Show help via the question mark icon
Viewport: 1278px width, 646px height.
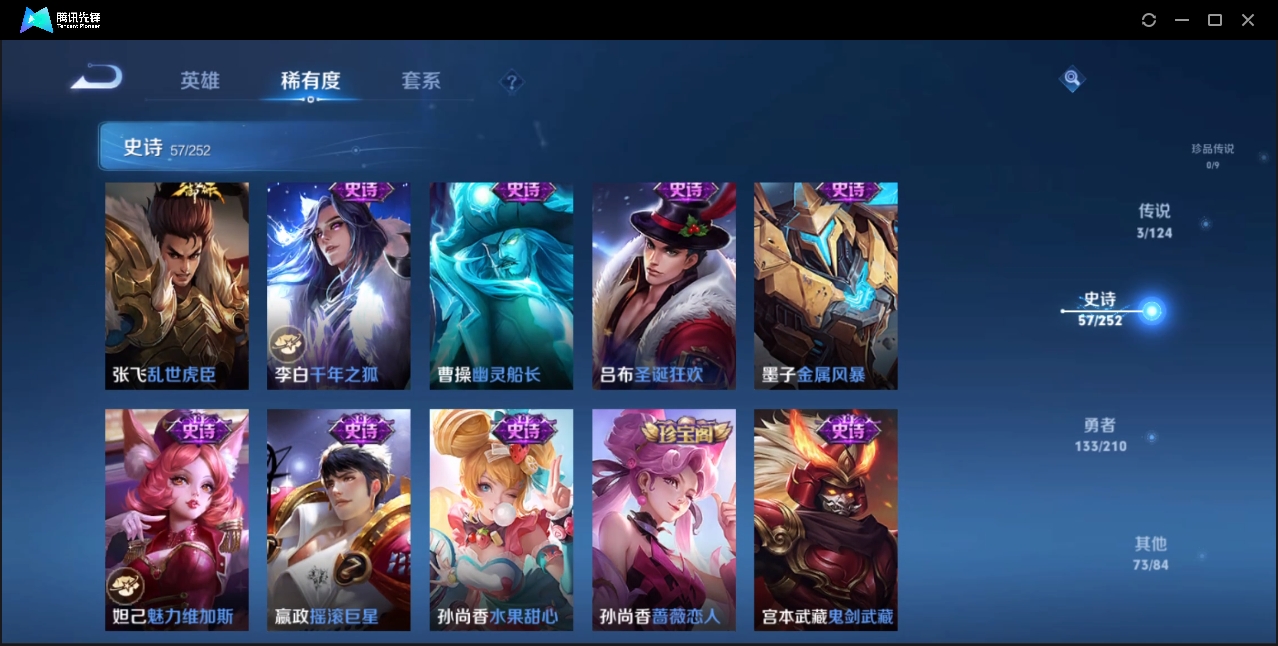511,81
